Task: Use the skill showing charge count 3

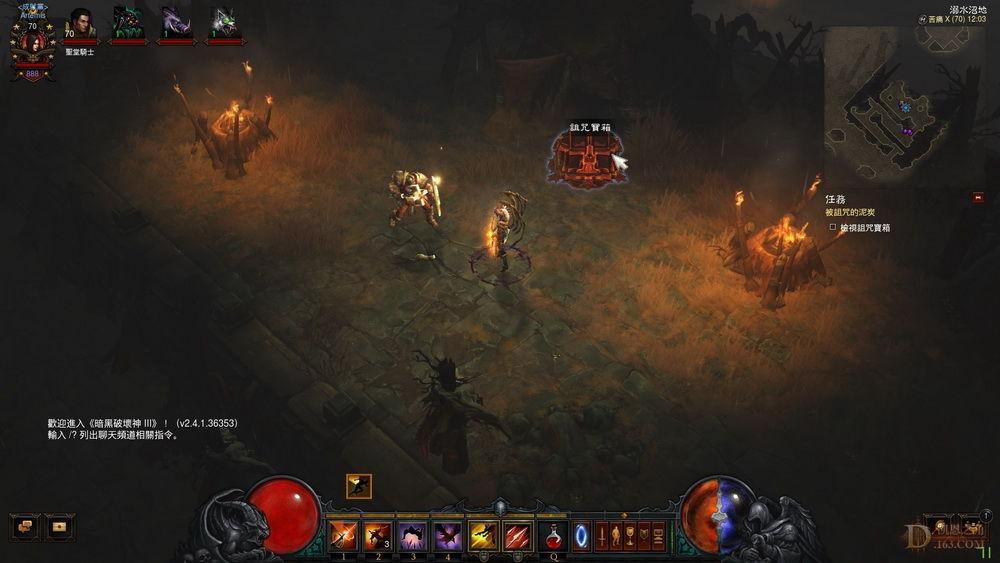Action: [x=378, y=536]
